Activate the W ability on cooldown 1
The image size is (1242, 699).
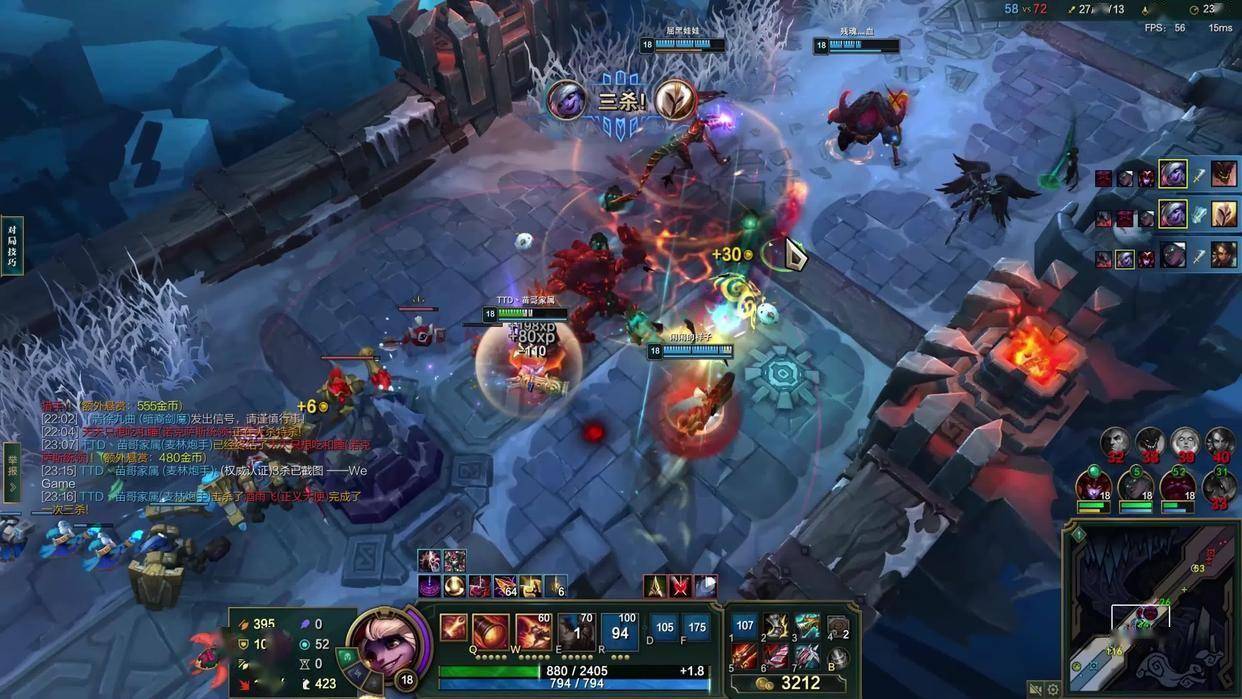(x=577, y=632)
